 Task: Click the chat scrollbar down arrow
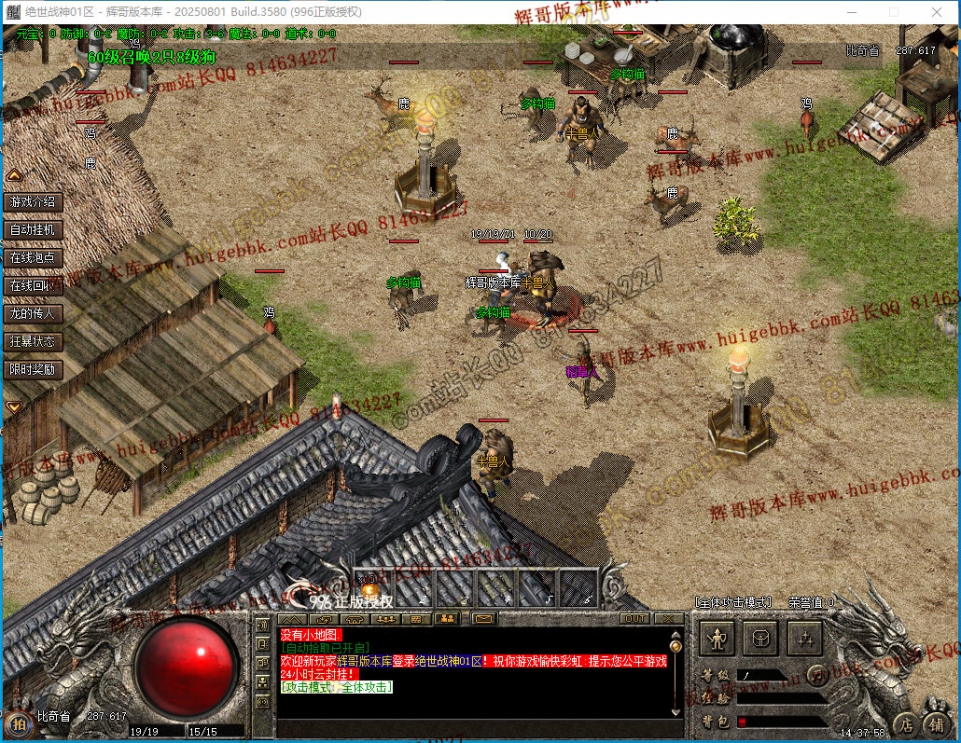[x=674, y=709]
